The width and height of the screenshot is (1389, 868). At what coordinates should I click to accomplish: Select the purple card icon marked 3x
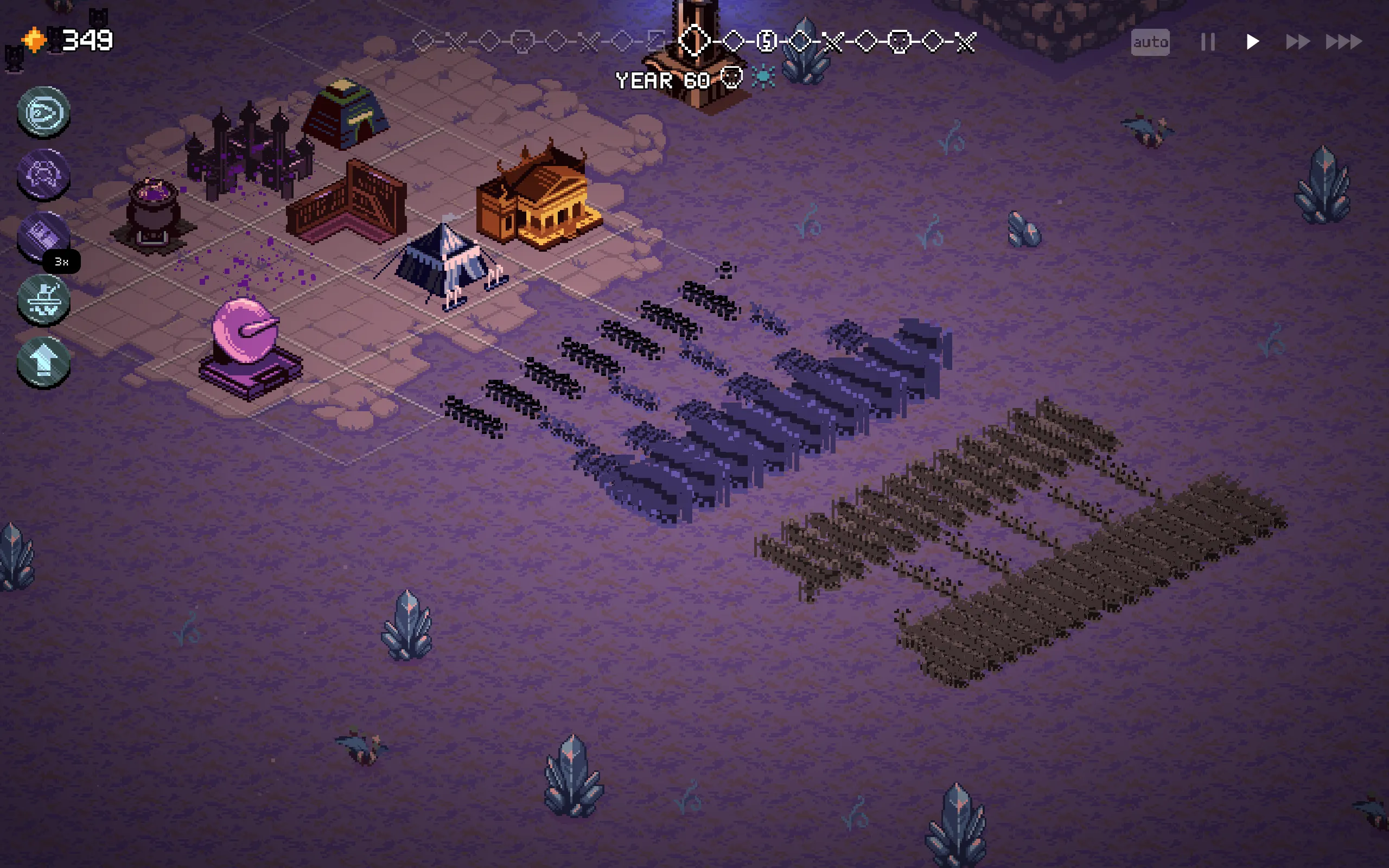(43, 237)
